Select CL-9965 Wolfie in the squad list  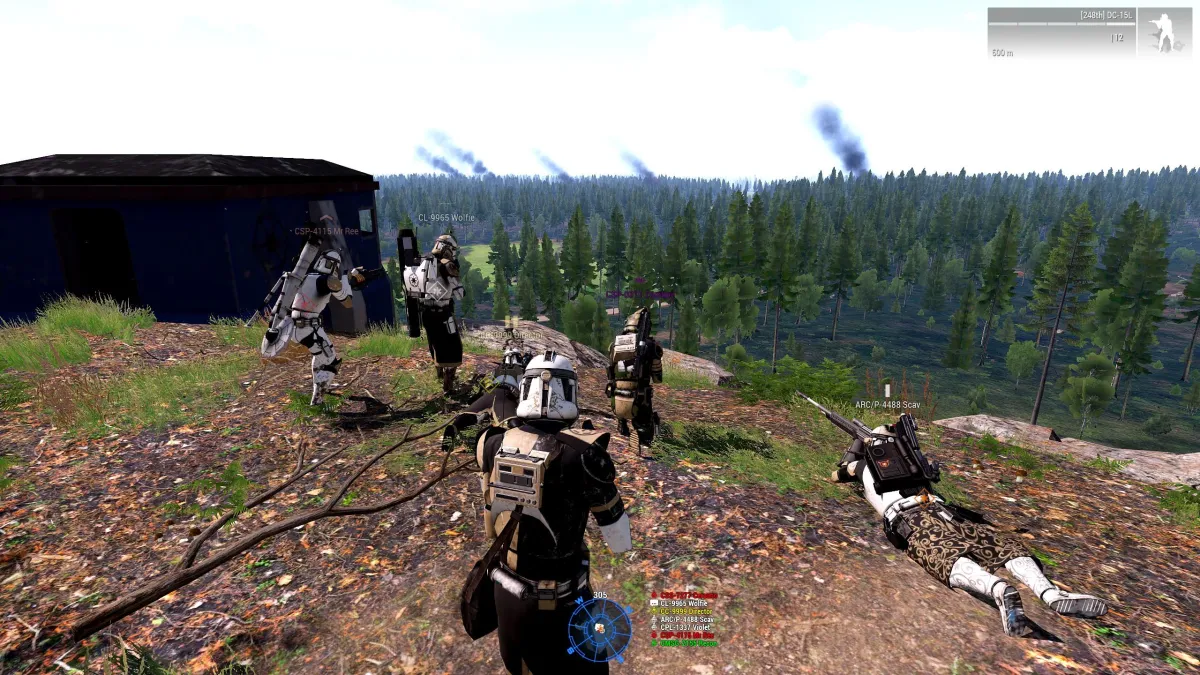tap(681, 603)
